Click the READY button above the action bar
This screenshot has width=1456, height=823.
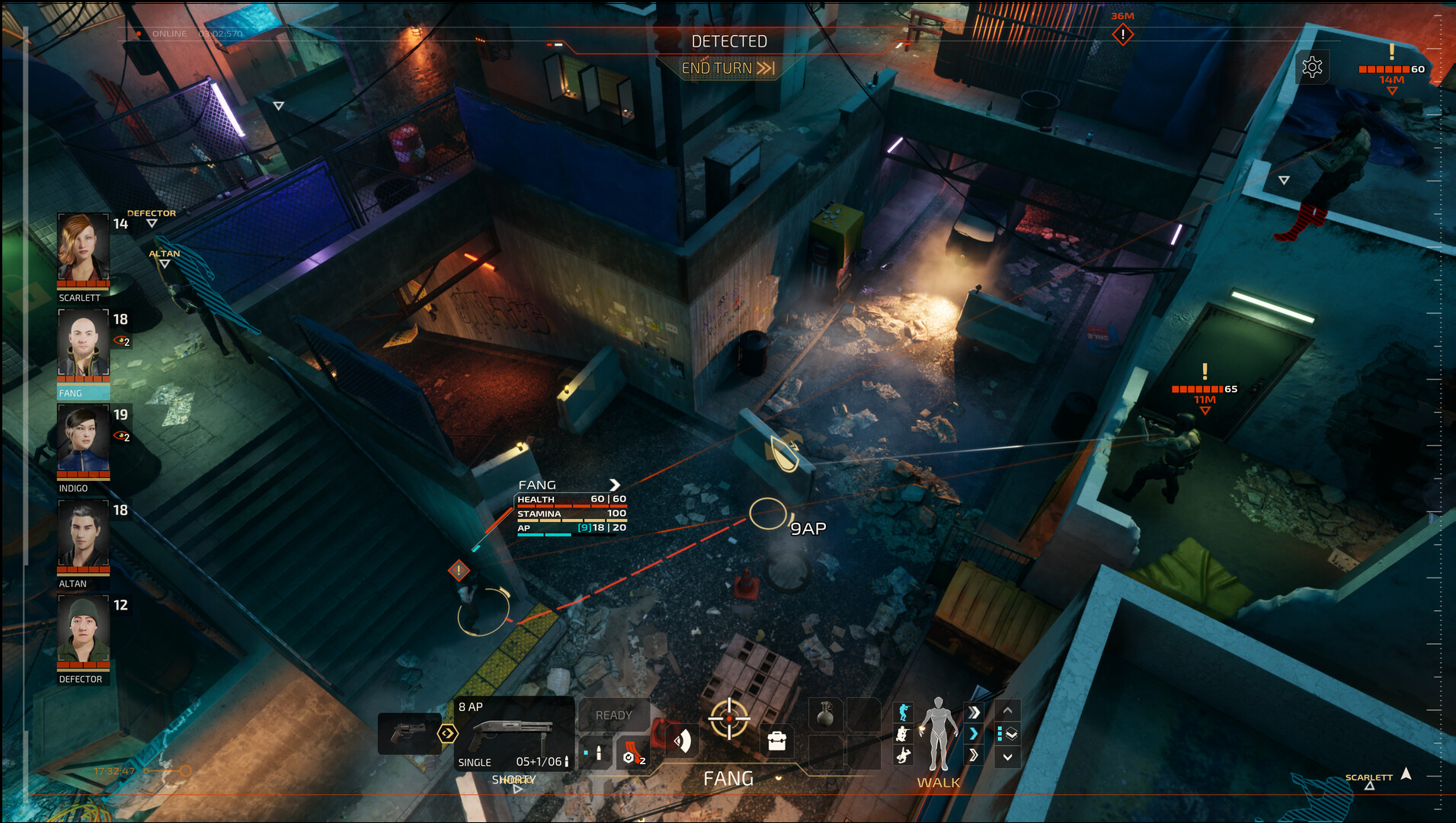click(613, 715)
